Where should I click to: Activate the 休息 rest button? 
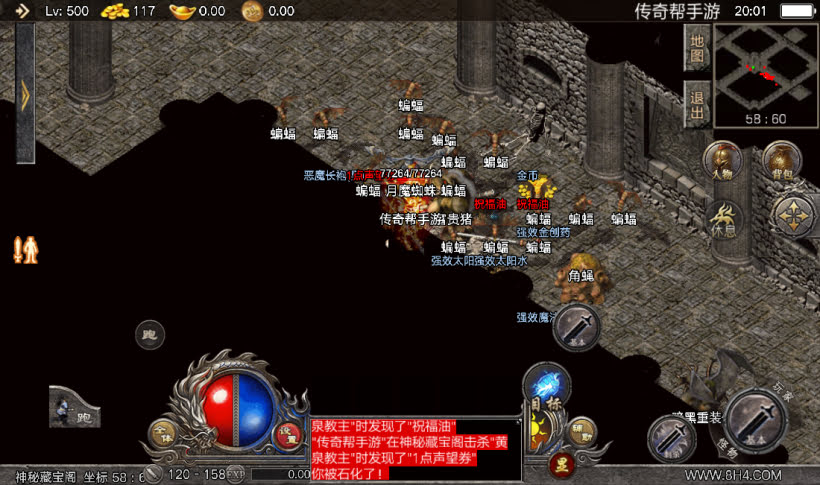722,219
